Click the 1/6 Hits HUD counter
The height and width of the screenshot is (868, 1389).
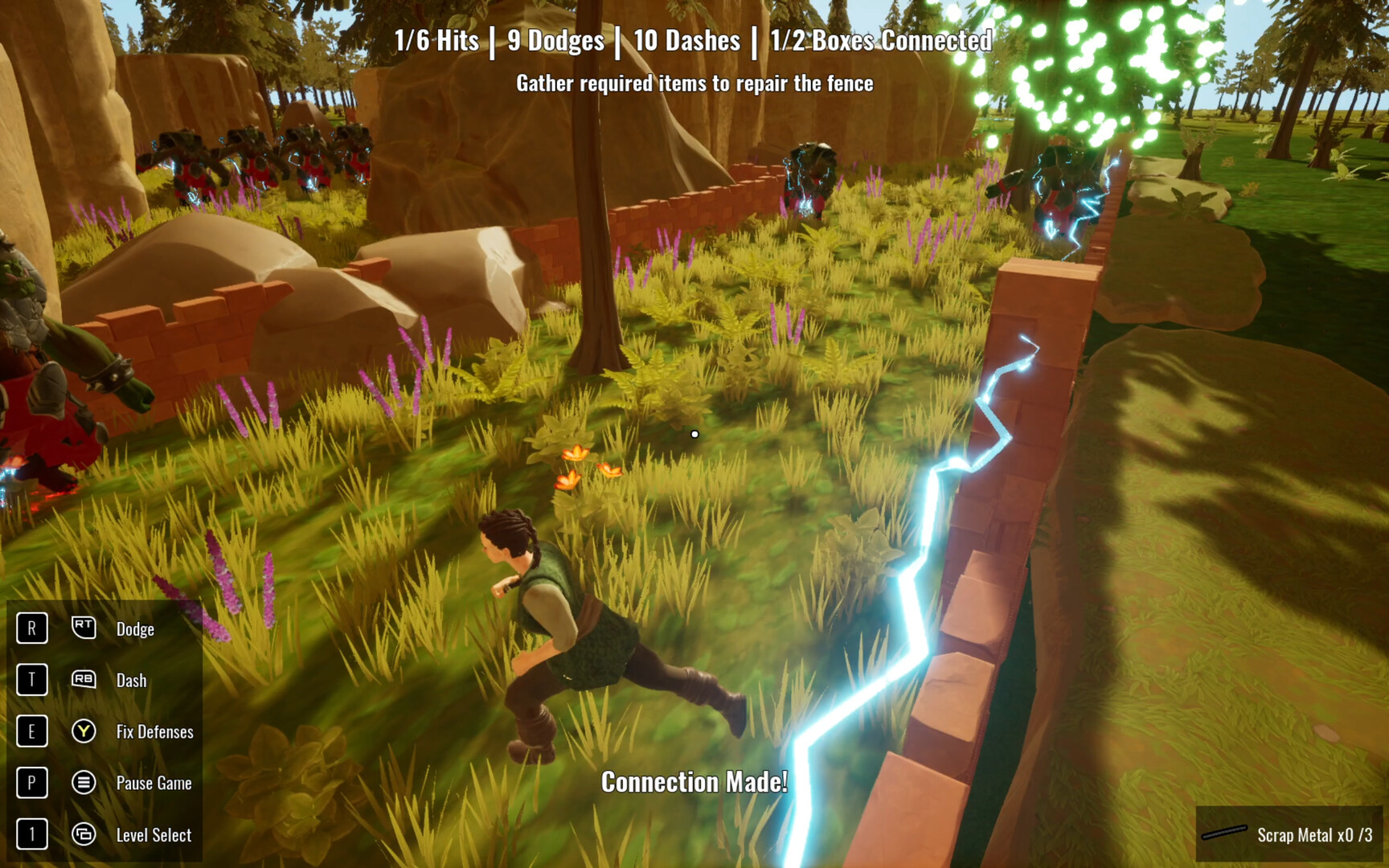pyautogui.click(x=437, y=40)
